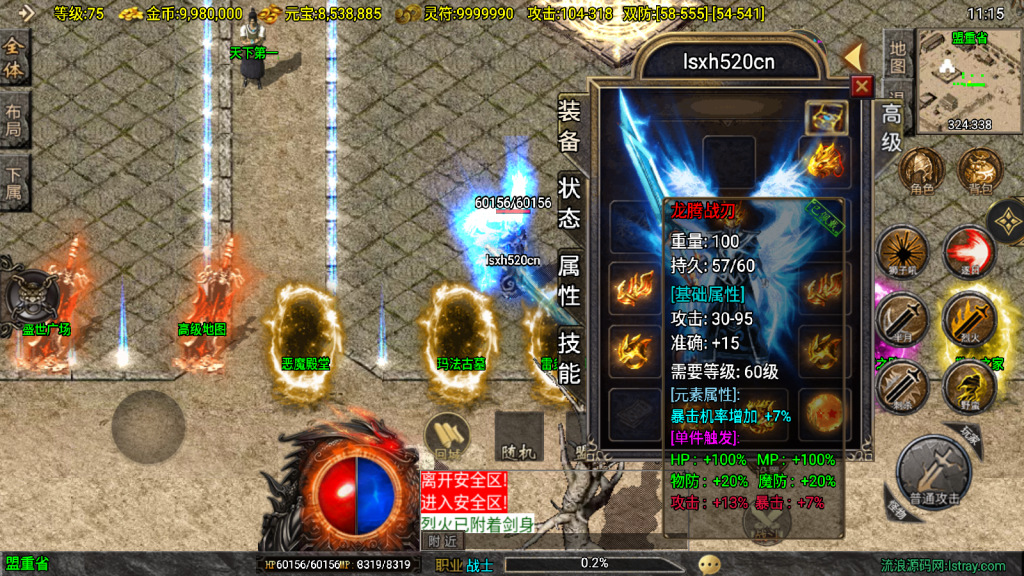Use the 随机 random teleport slot
Viewport: 1024px width, 576px height.
[x=518, y=436]
